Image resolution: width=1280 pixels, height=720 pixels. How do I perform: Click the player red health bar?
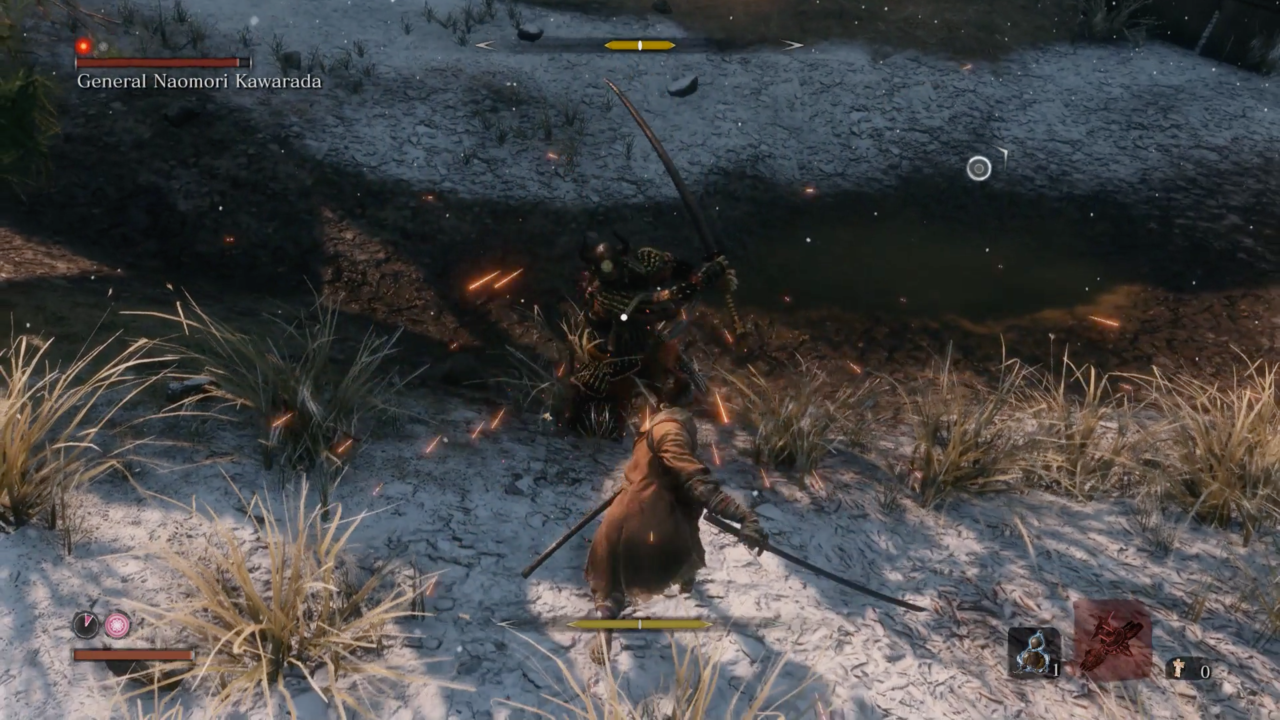[x=130, y=656]
